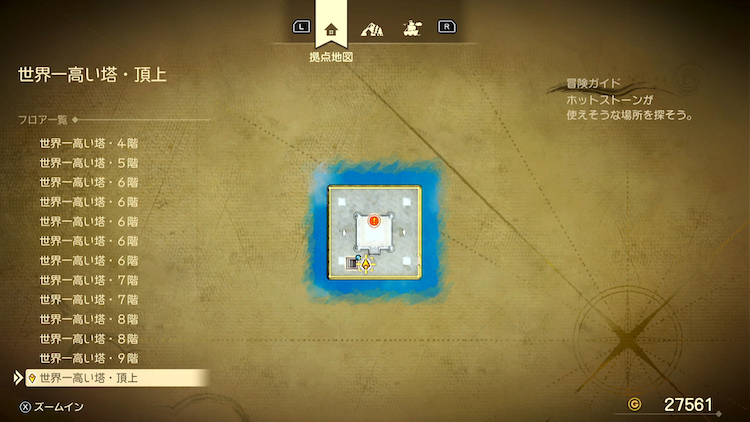Open the mountain area map tab
This screenshot has height=422, width=750.
[371, 27]
